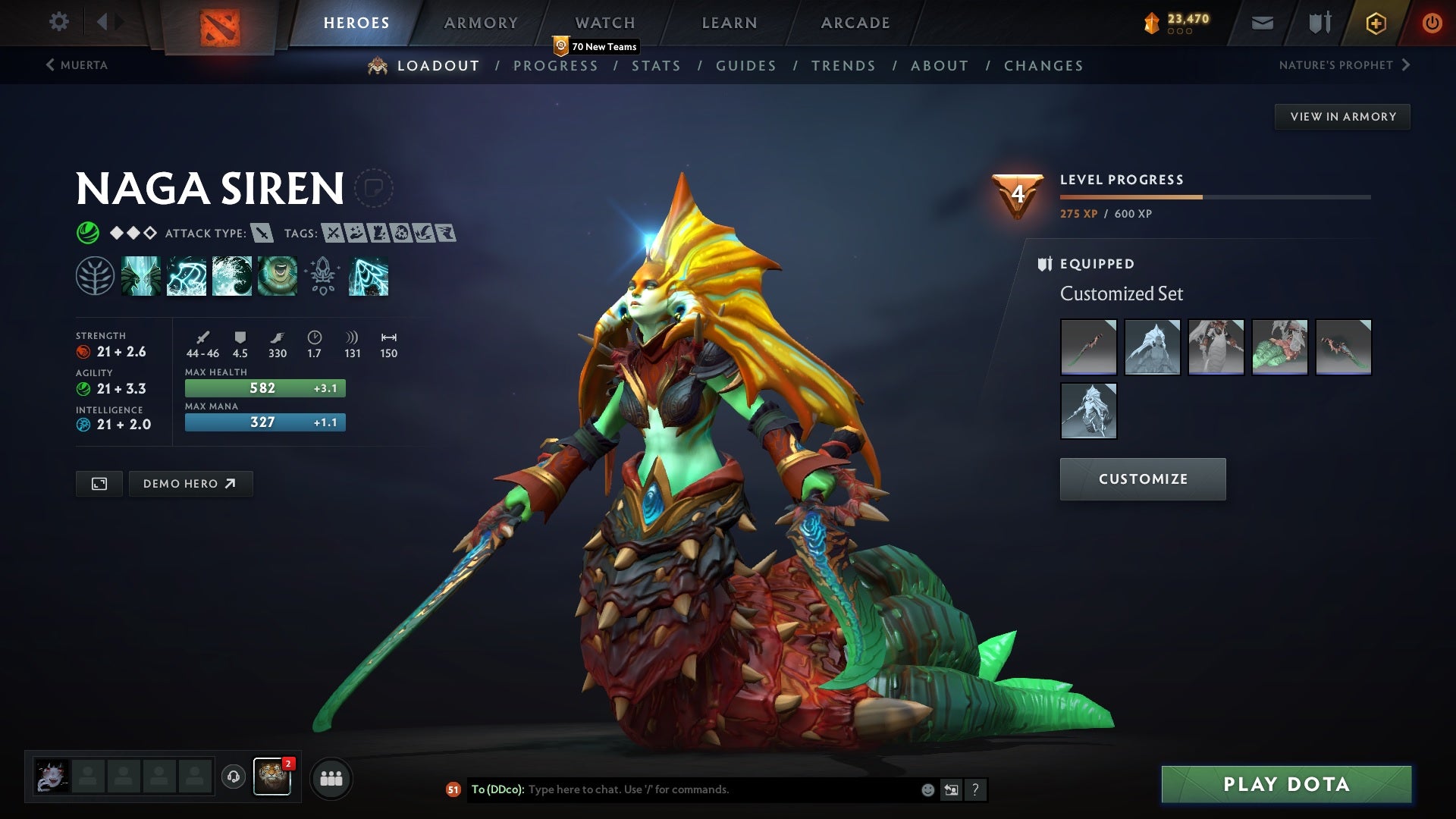Open the WATCH menu
The width and height of the screenshot is (1456, 819).
click(x=605, y=22)
